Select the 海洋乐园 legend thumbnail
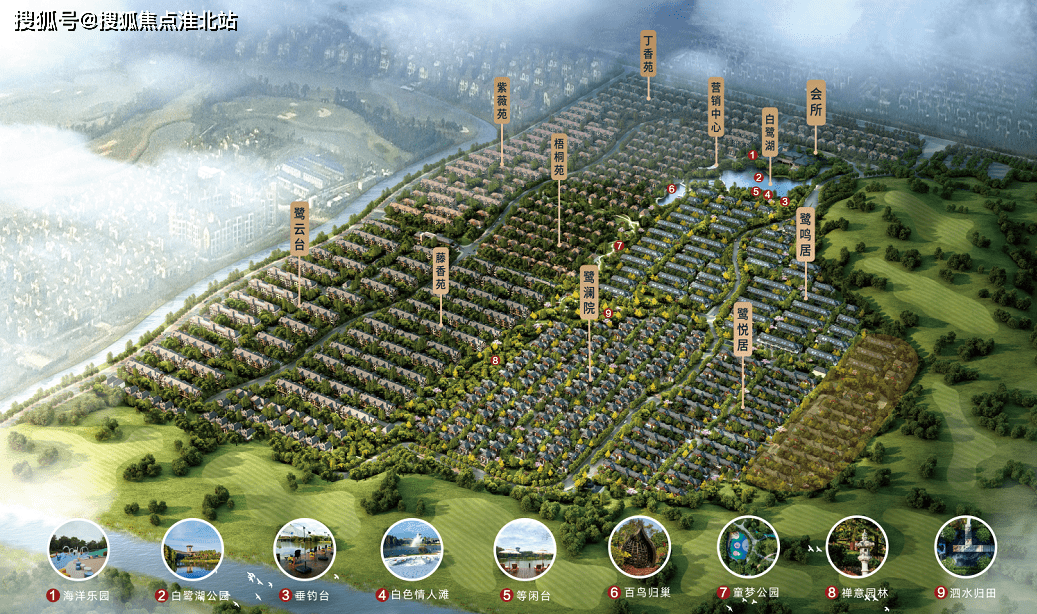This screenshot has width=1037, height=614. click(x=78, y=549)
